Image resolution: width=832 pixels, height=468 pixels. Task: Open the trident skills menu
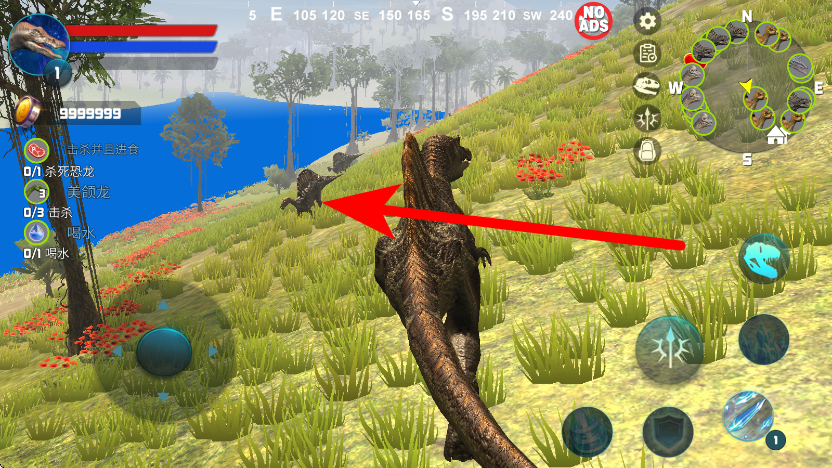click(x=647, y=117)
